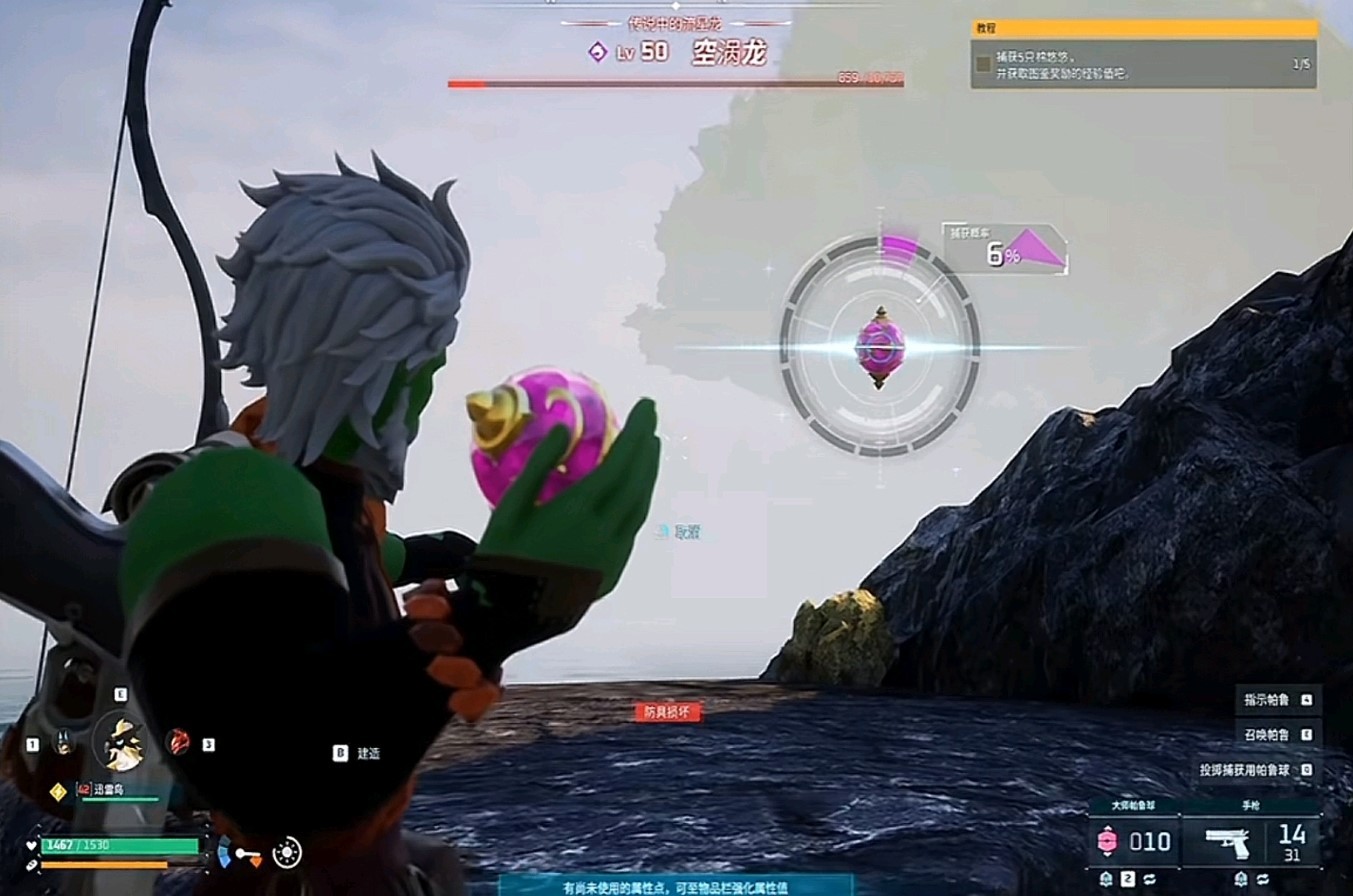Switch to the red party Pal icon

click(181, 742)
